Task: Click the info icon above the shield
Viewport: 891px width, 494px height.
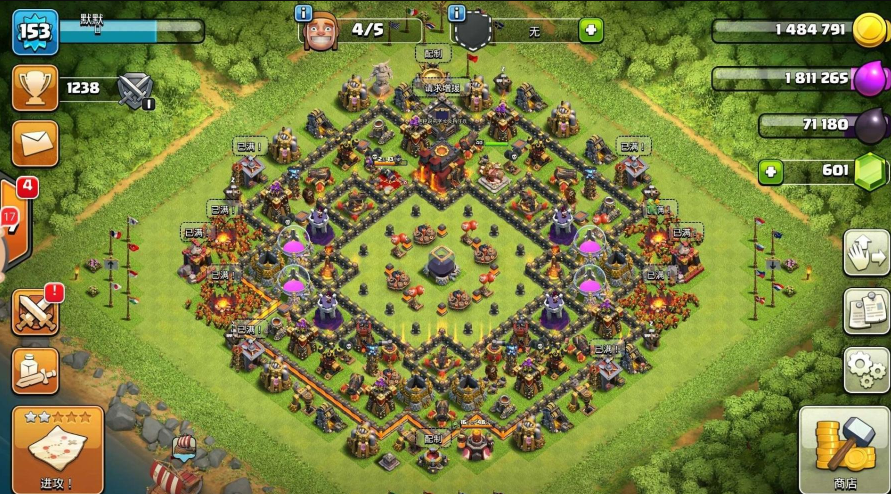Action: click(458, 13)
